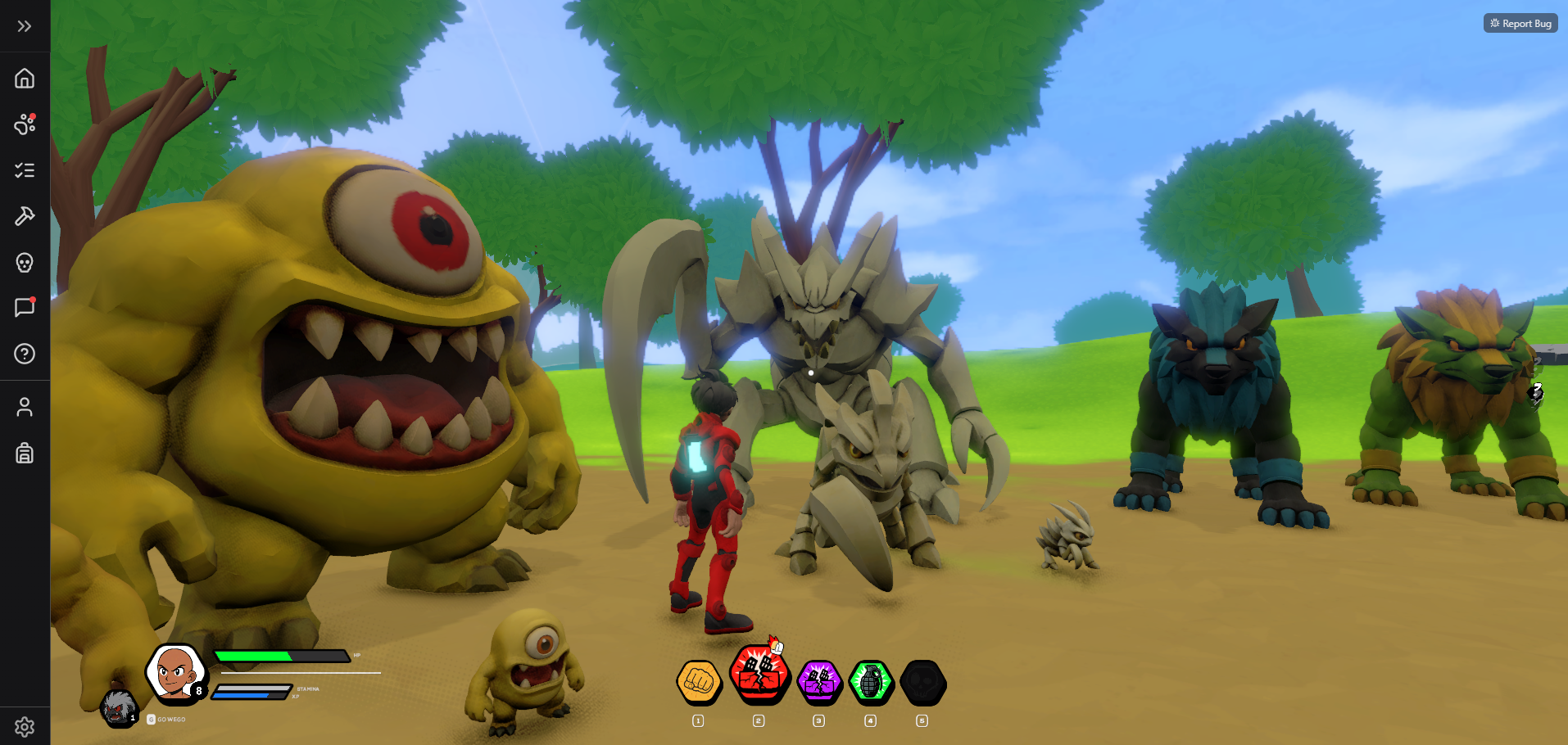Open the backpack inventory icon
The height and width of the screenshot is (745, 1568).
tap(24, 453)
